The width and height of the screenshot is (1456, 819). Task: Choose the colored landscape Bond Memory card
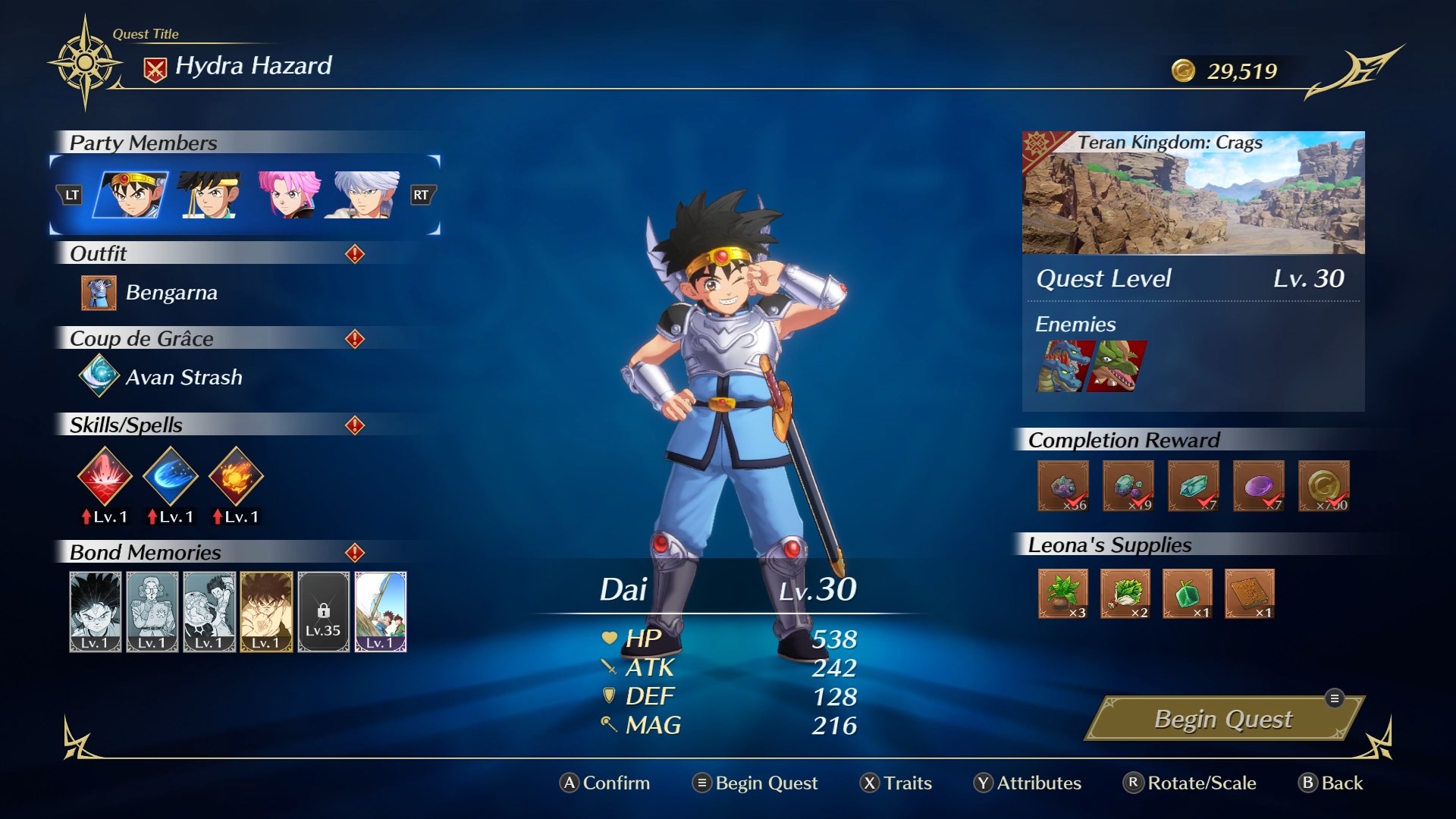[381, 612]
